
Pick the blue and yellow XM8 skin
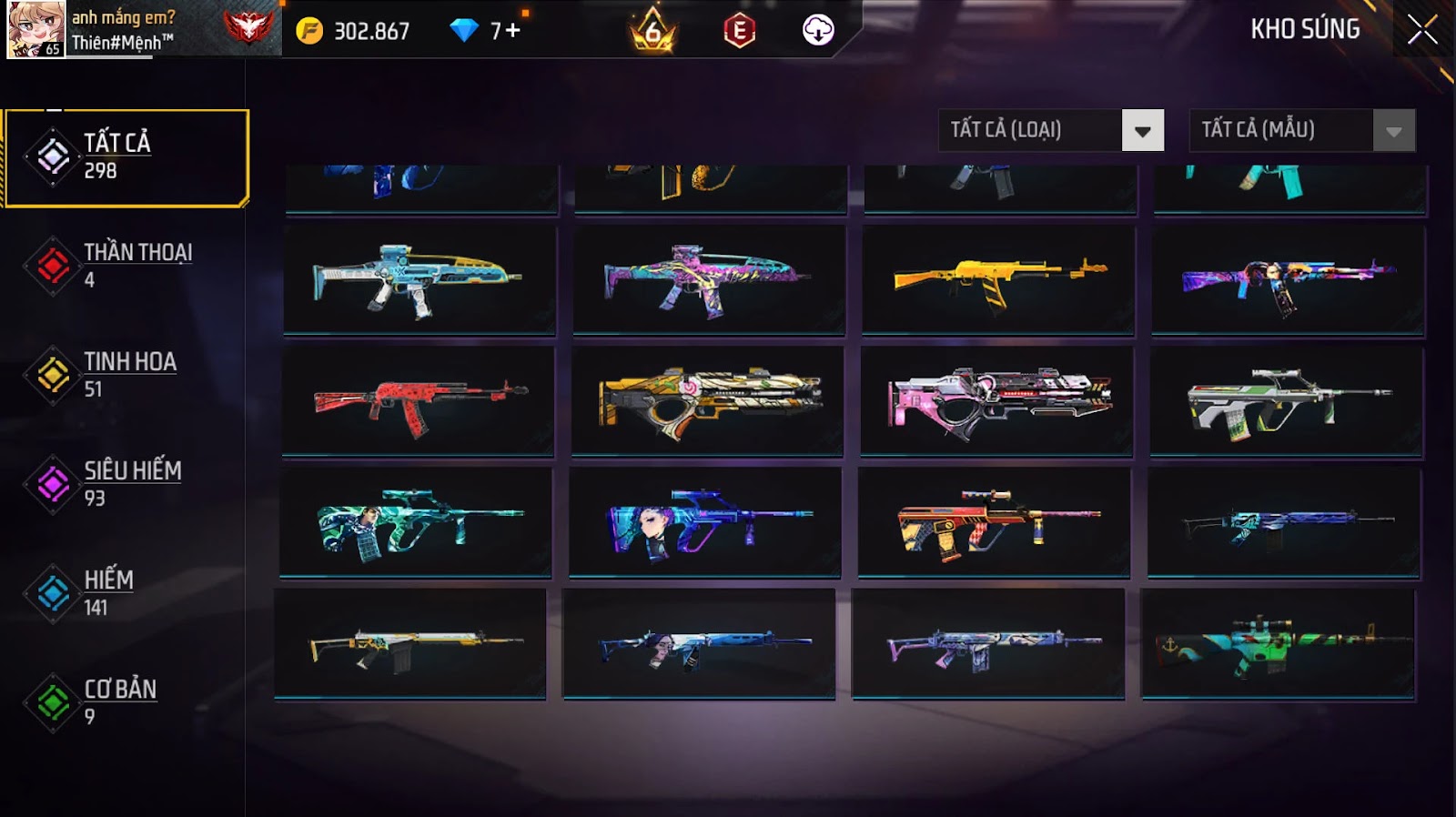[x=419, y=279]
